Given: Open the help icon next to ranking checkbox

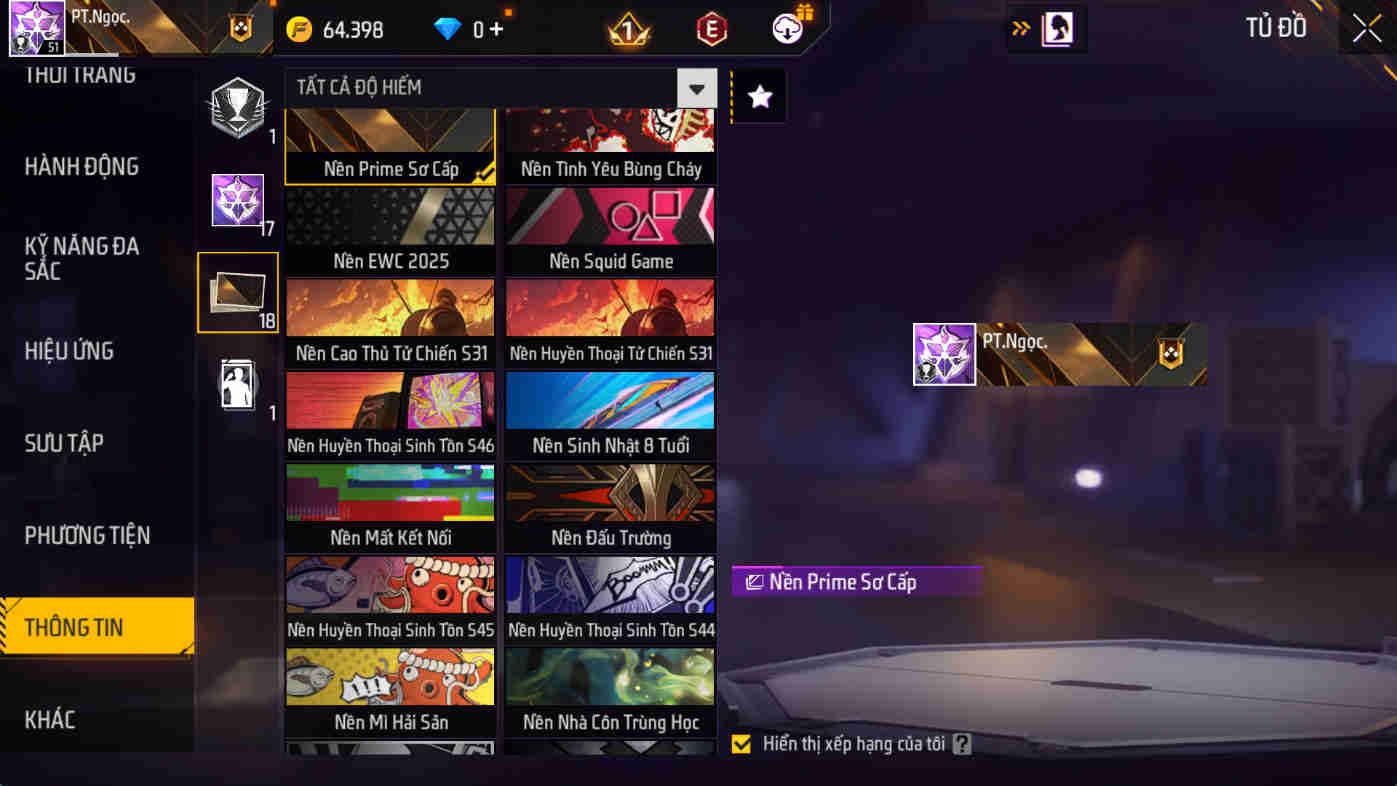Looking at the screenshot, I should click(963, 743).
